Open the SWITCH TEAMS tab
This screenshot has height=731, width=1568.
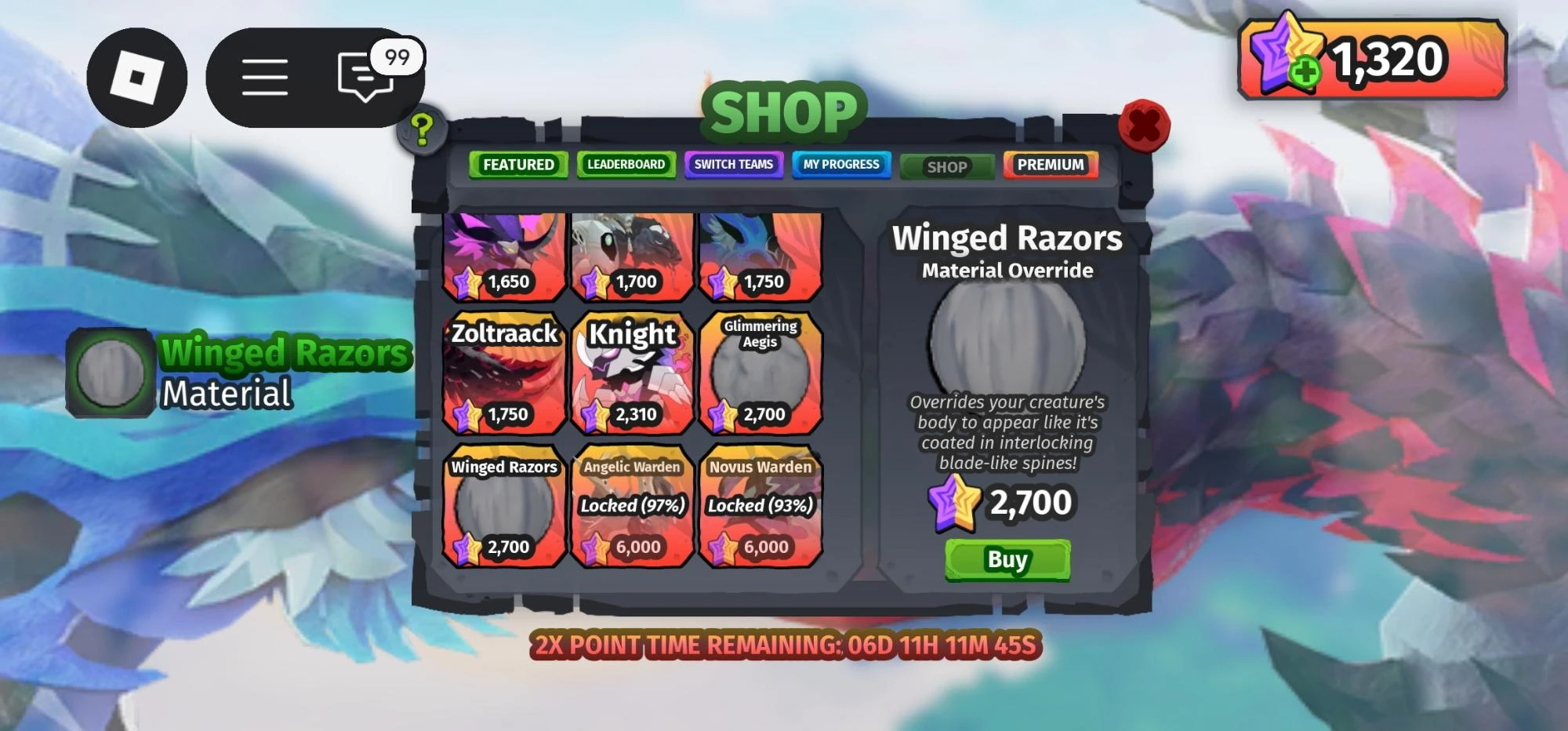(x=734, y=165)
